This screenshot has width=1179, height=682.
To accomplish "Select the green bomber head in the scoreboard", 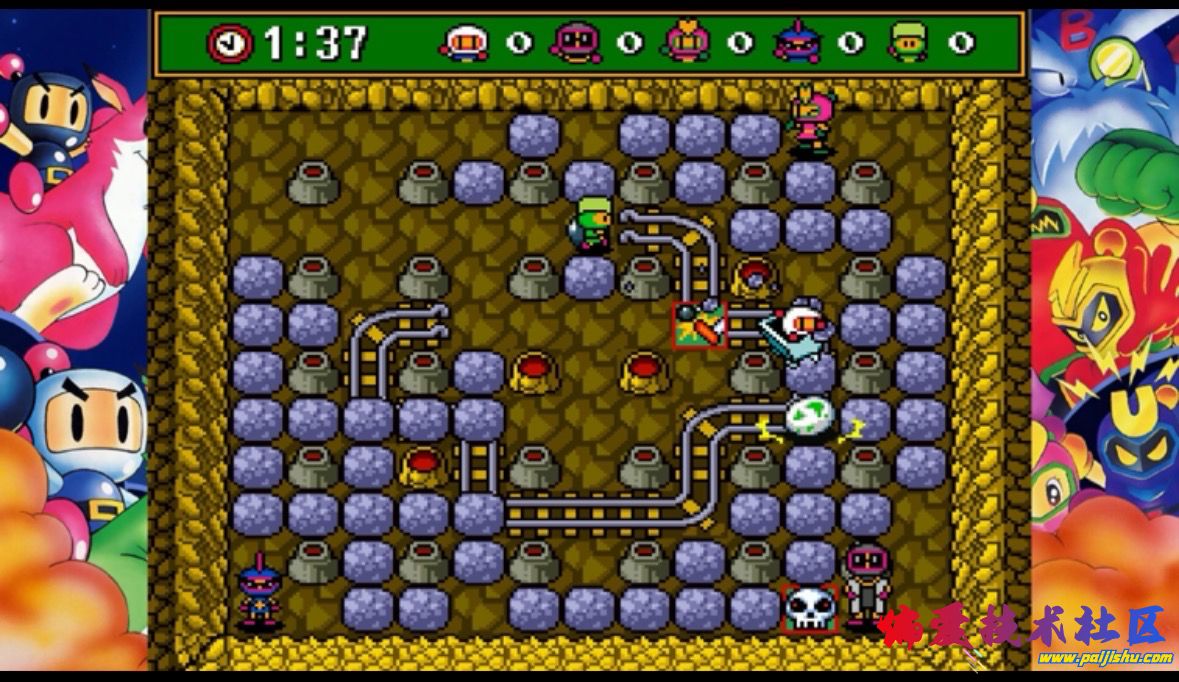I will (908, 43).
